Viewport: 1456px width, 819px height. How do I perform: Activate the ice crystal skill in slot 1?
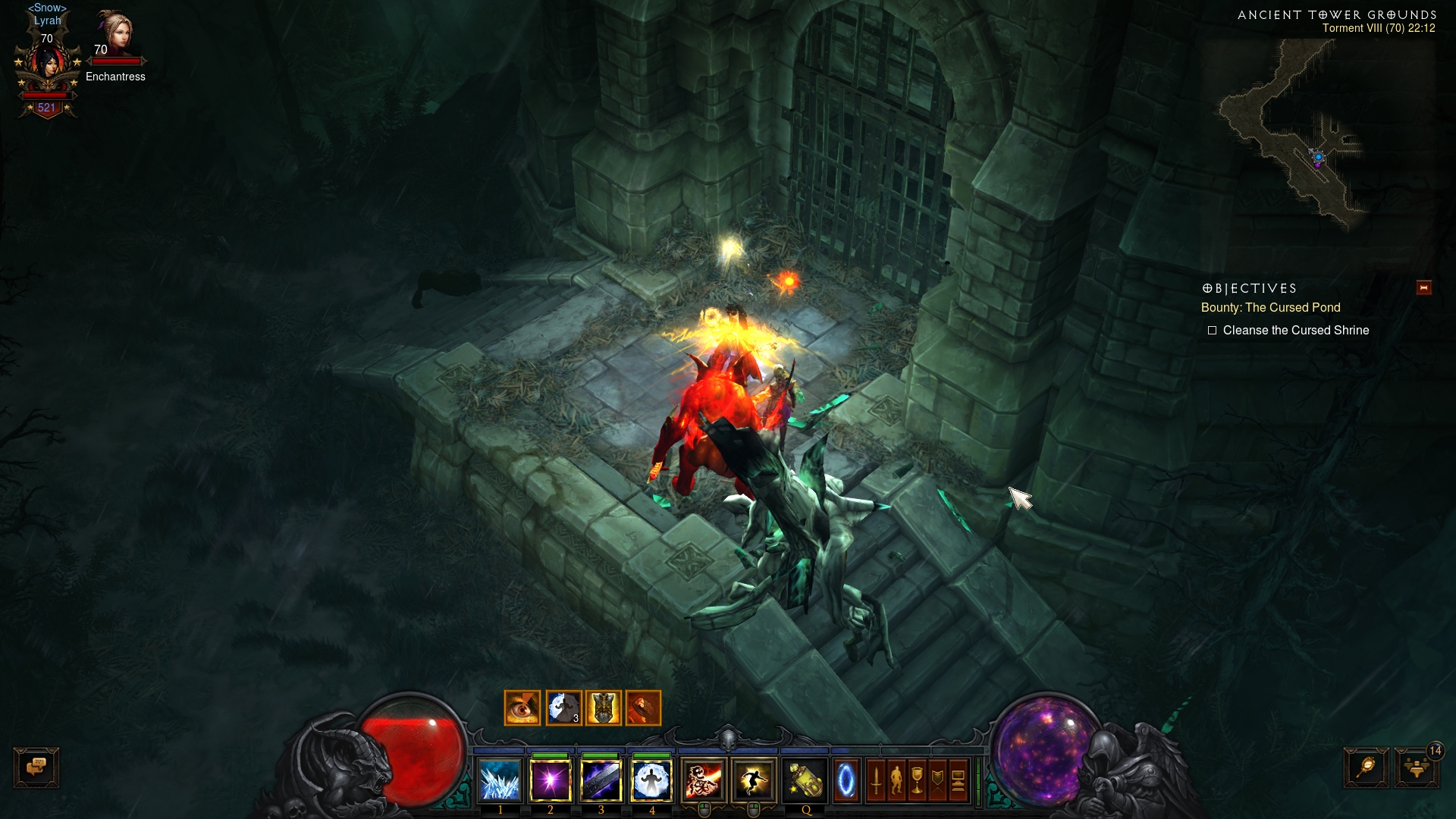point(500,780)
